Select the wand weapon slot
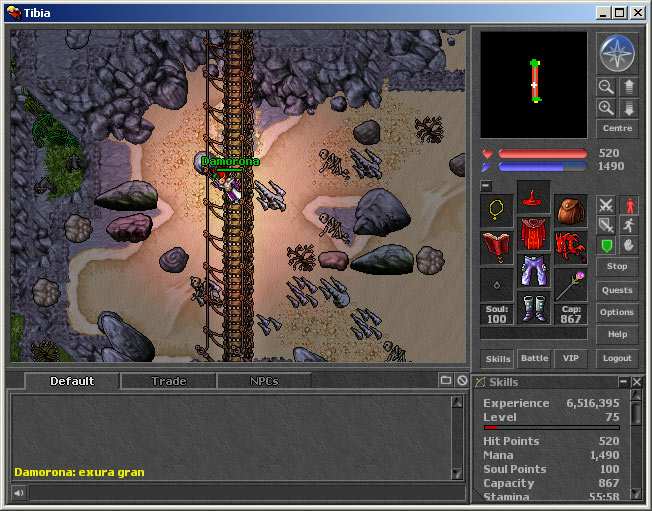This screenshot has width=652, height=511. click(x=570, y=283)
